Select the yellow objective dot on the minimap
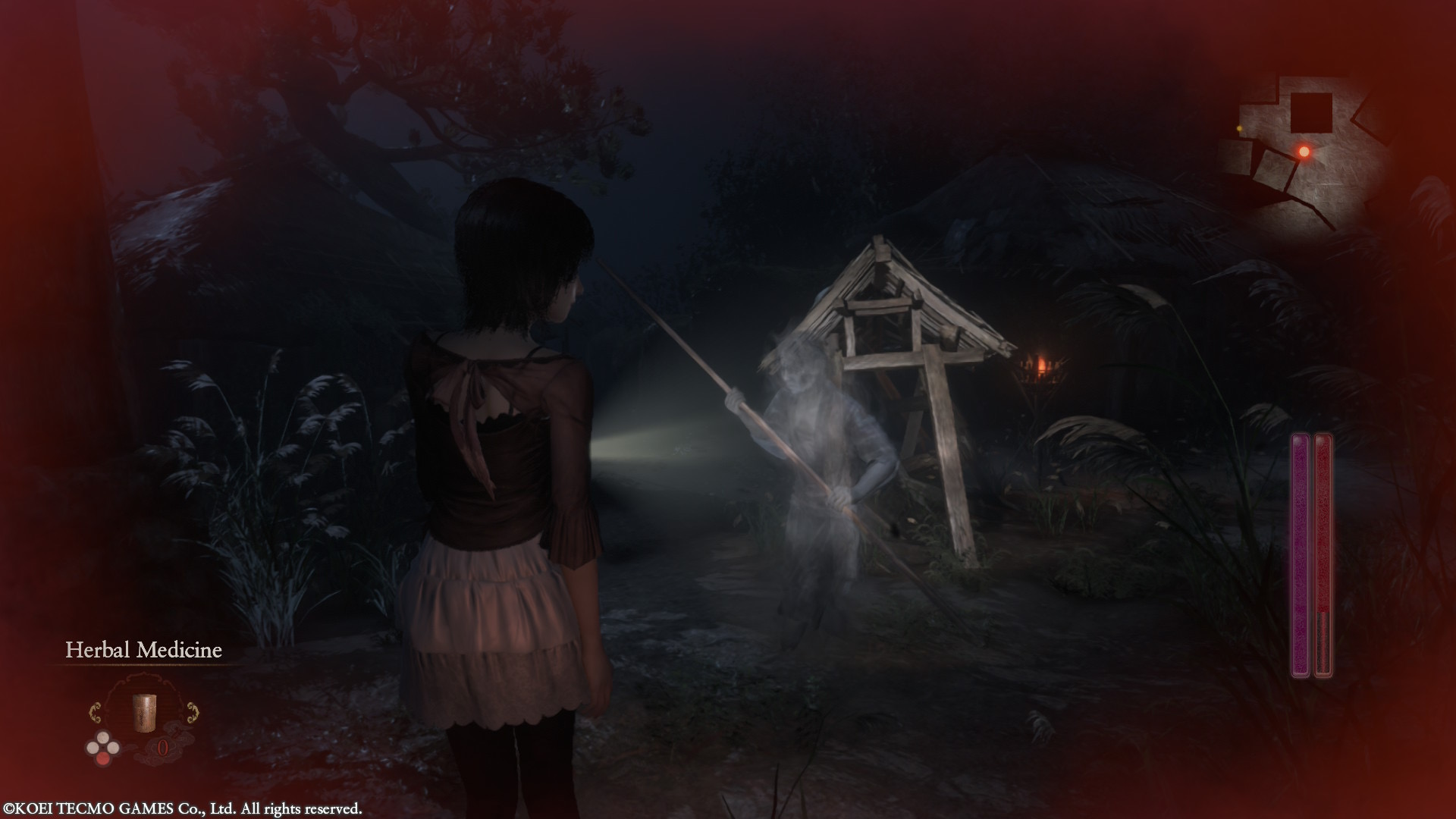 1239,129
